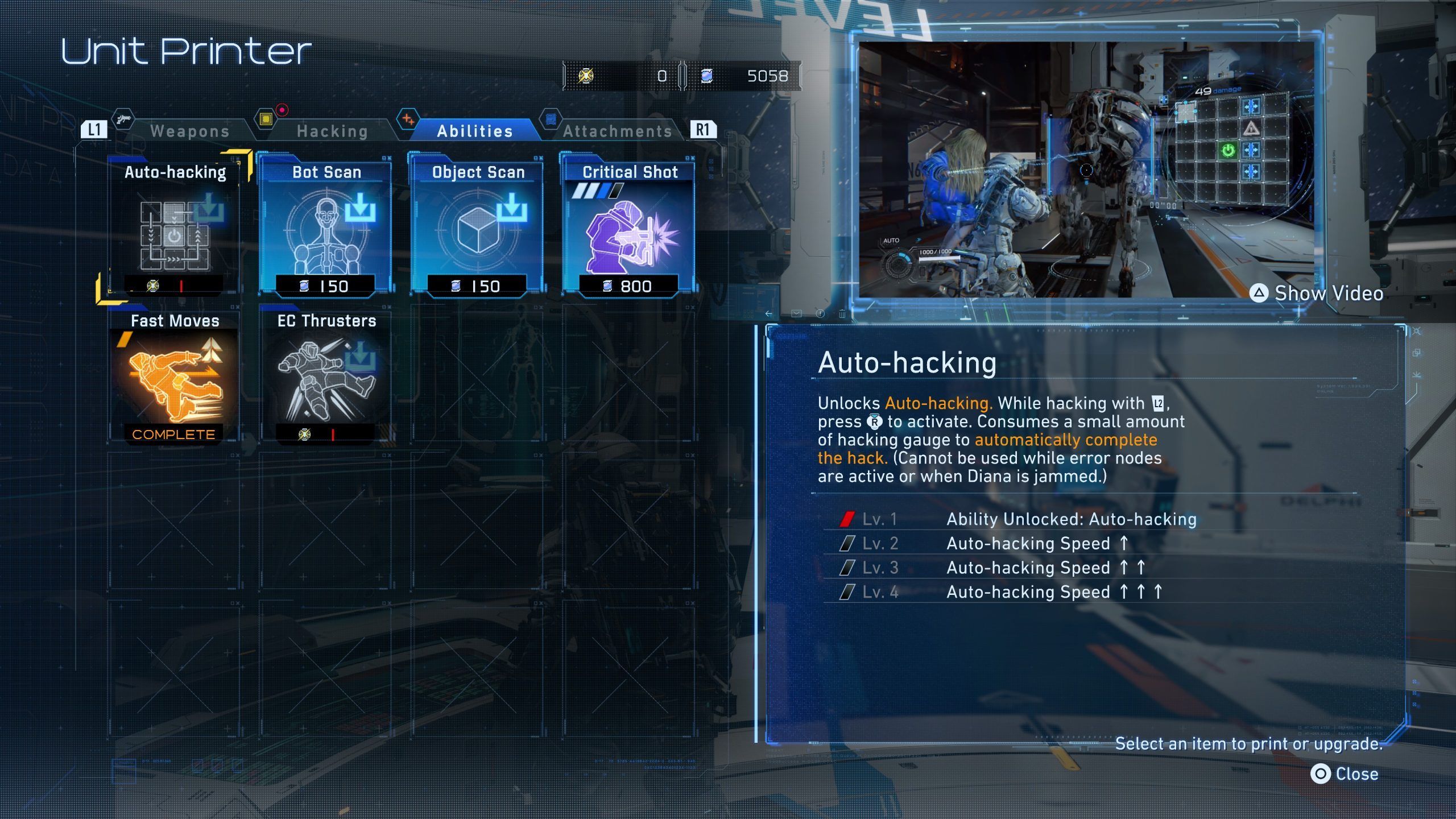
Task: Pick the Critical Shot upgrade
Action: tap(629, 227)
